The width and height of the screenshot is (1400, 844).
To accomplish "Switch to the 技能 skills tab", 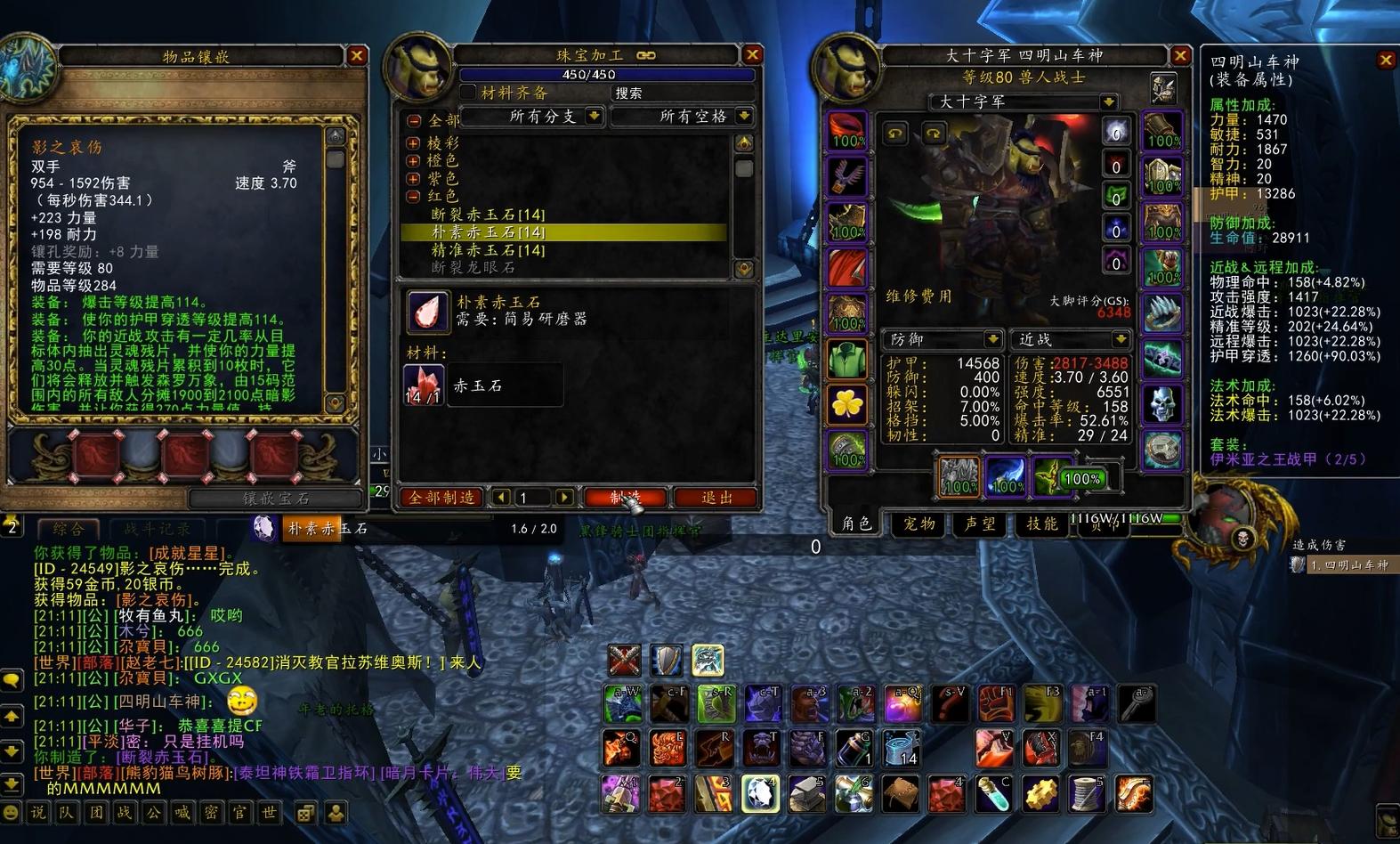I will [x=1040, y=523].
